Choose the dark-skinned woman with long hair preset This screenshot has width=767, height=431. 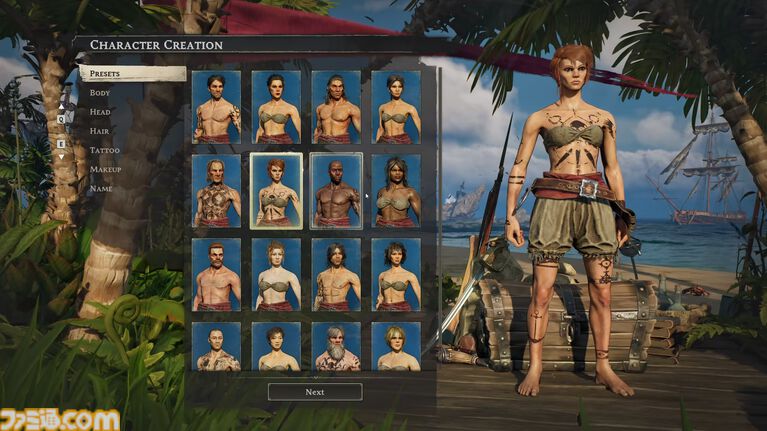[396, 190]
